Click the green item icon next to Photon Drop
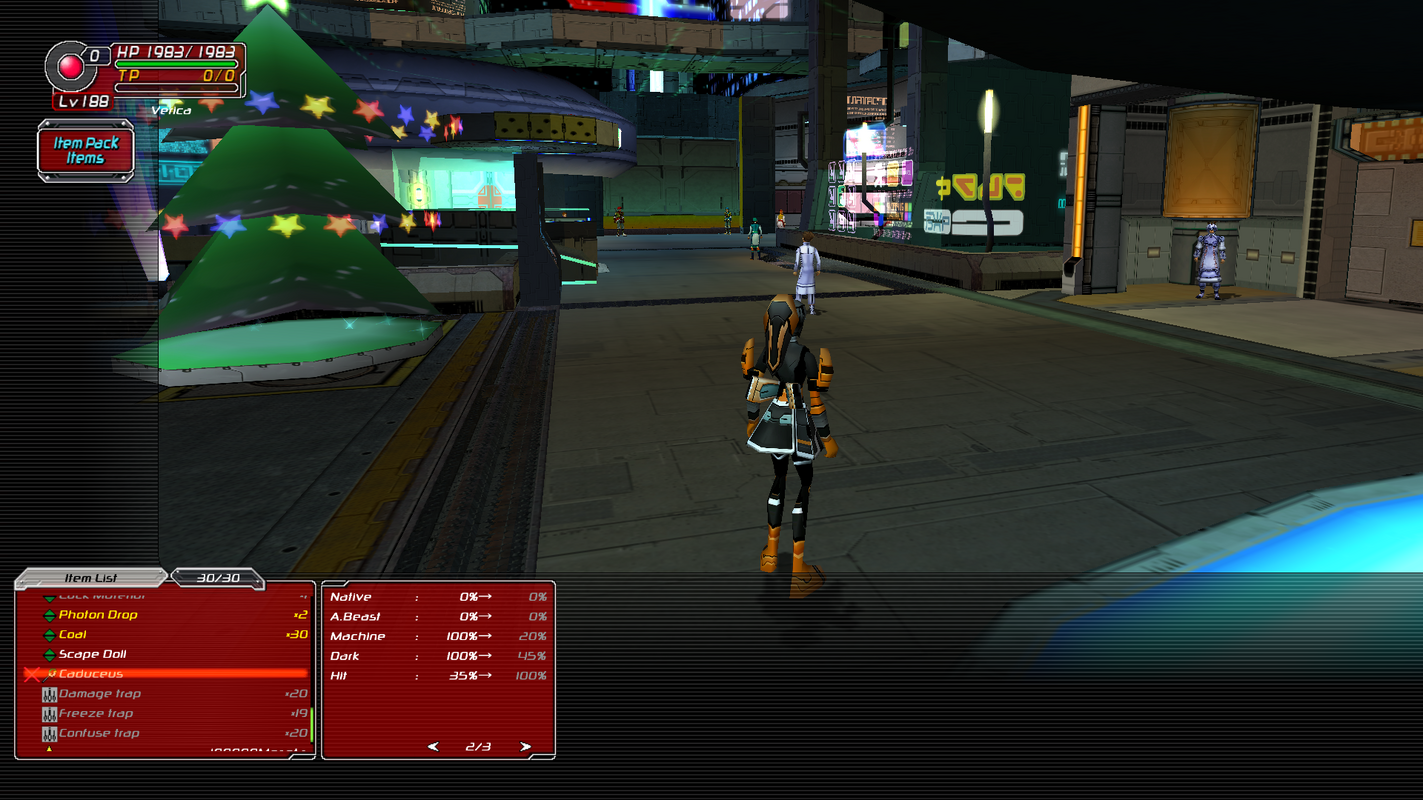The width and height of the screenshot is (1423, 800). pyautogui.click(x=51, y=614)
